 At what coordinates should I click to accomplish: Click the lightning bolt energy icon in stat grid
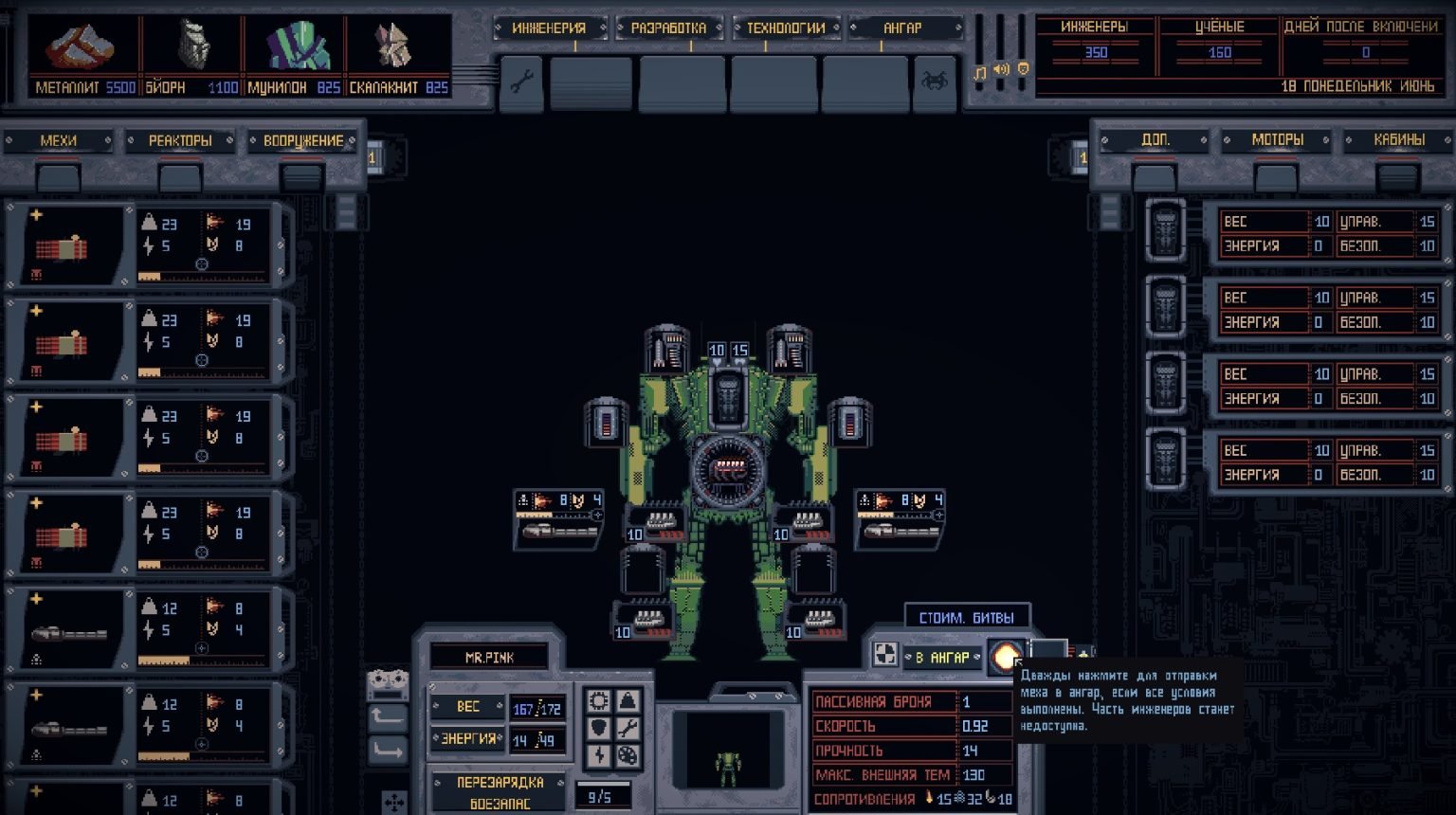click(x=598, y=755)
